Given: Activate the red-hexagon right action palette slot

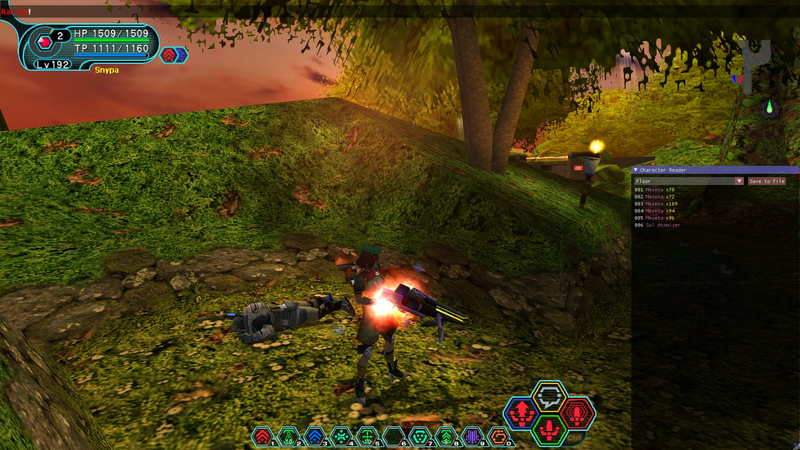Looking at the screenshot, I should pos(577,413).
